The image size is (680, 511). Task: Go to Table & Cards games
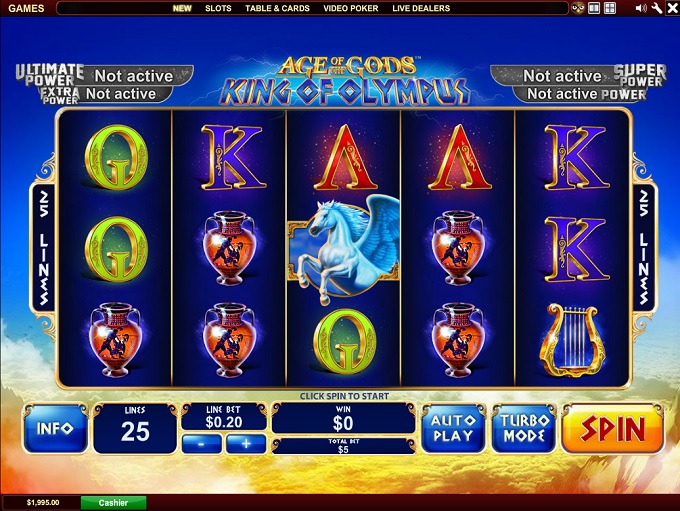point(278,8)
